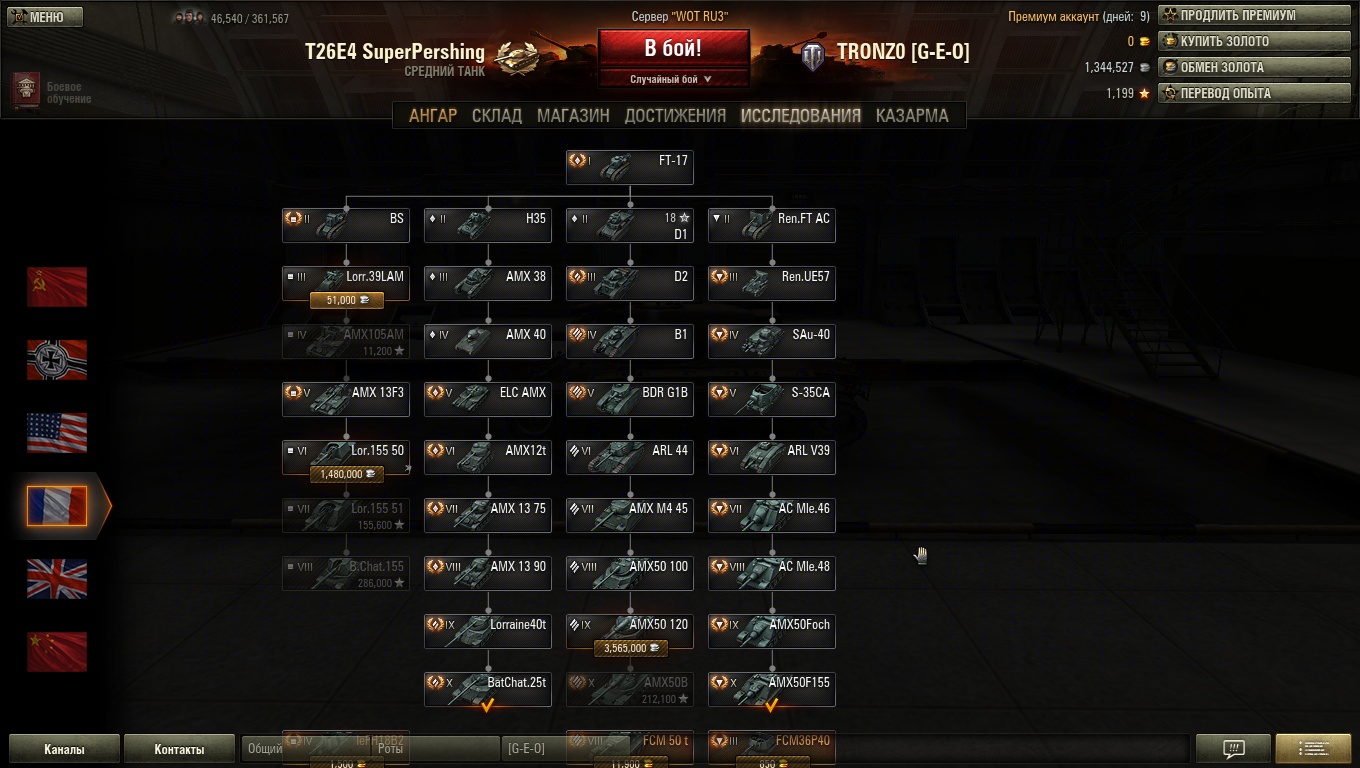
Task: Open the Chinese flag tech tree
Action: tap(57, 652)
